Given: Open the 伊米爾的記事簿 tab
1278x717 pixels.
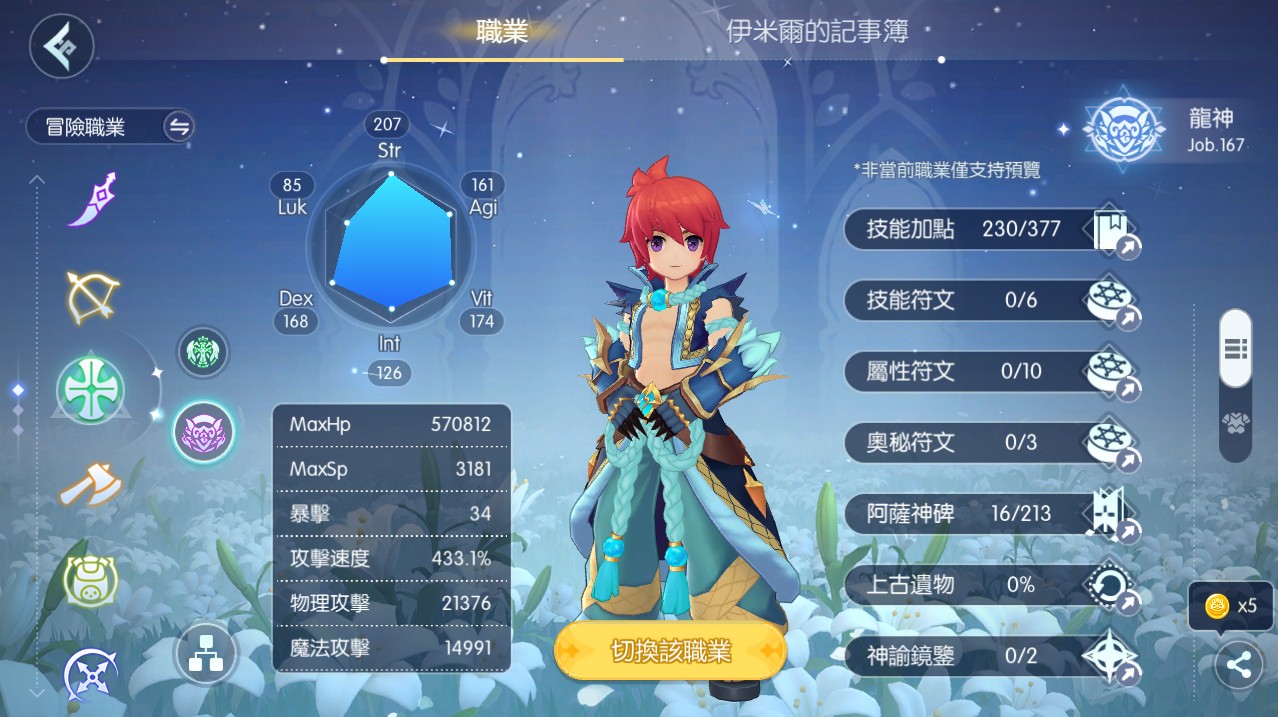Looking at the screenshot, I should [817, 32].
